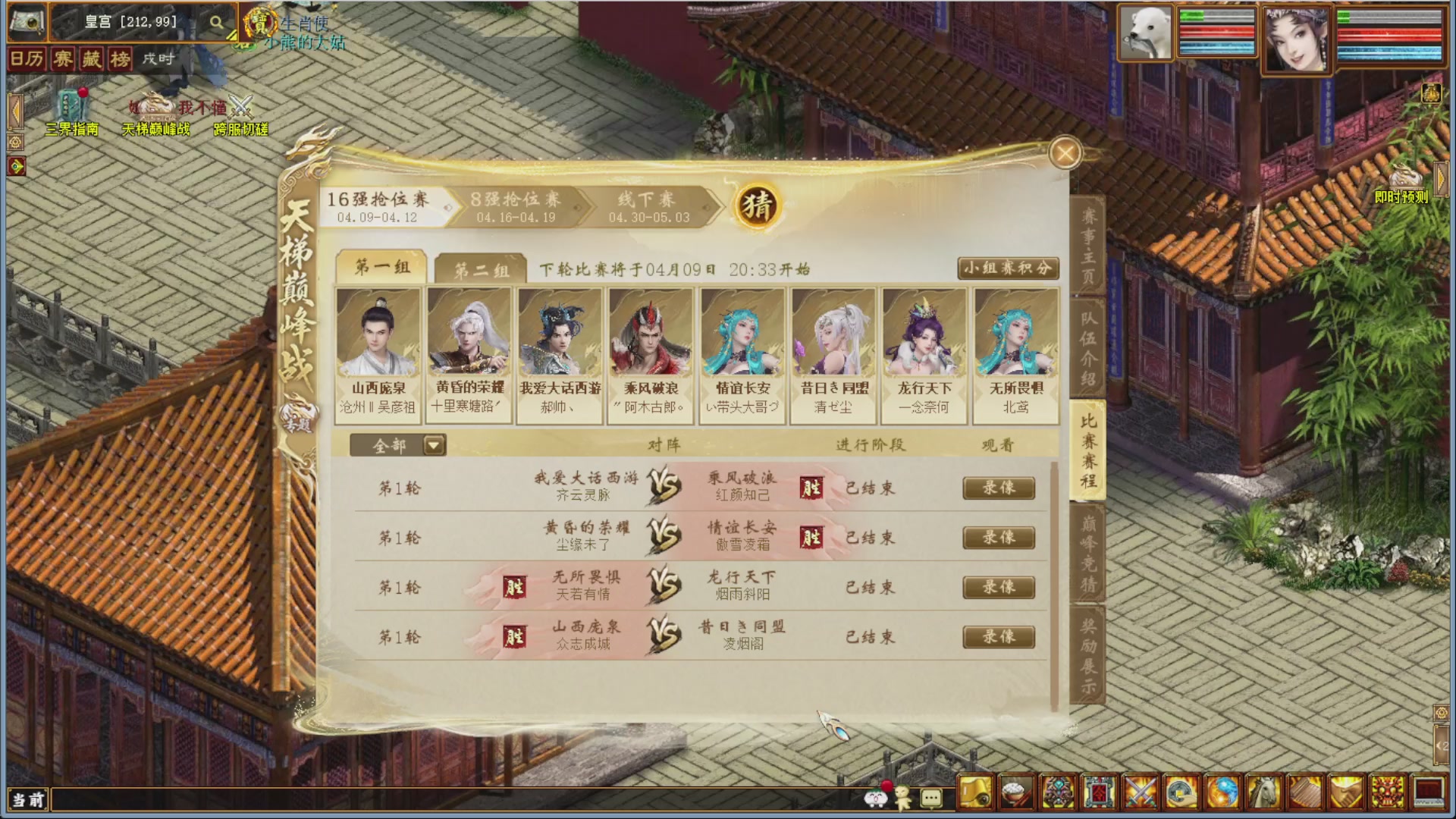Click the magnifier in the location search bar
Image resolution: width=1456 pixels, height=819 pixels.
tap(215, 22)
